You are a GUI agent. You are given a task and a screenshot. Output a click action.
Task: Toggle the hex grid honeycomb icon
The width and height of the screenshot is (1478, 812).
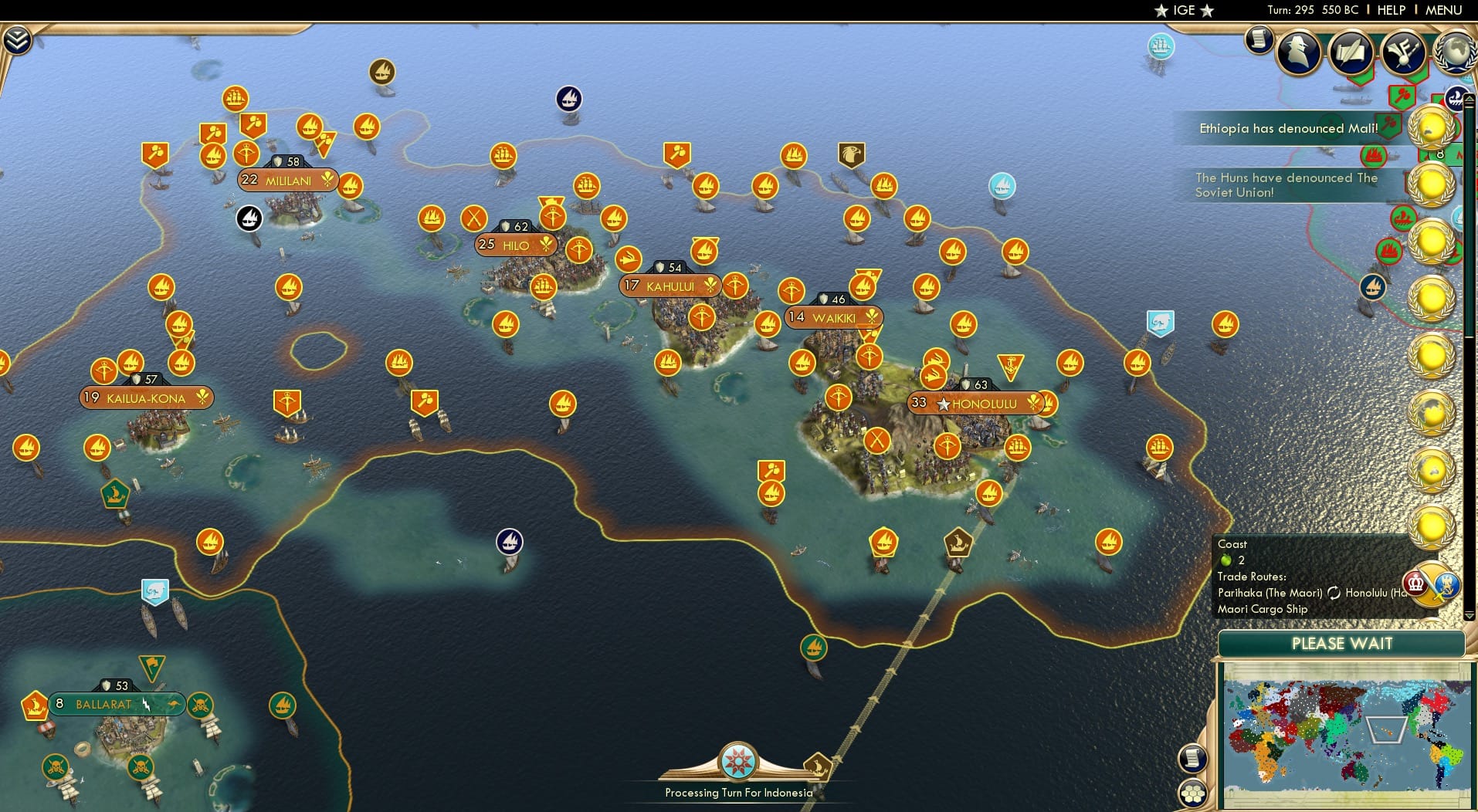point(1194,792)
